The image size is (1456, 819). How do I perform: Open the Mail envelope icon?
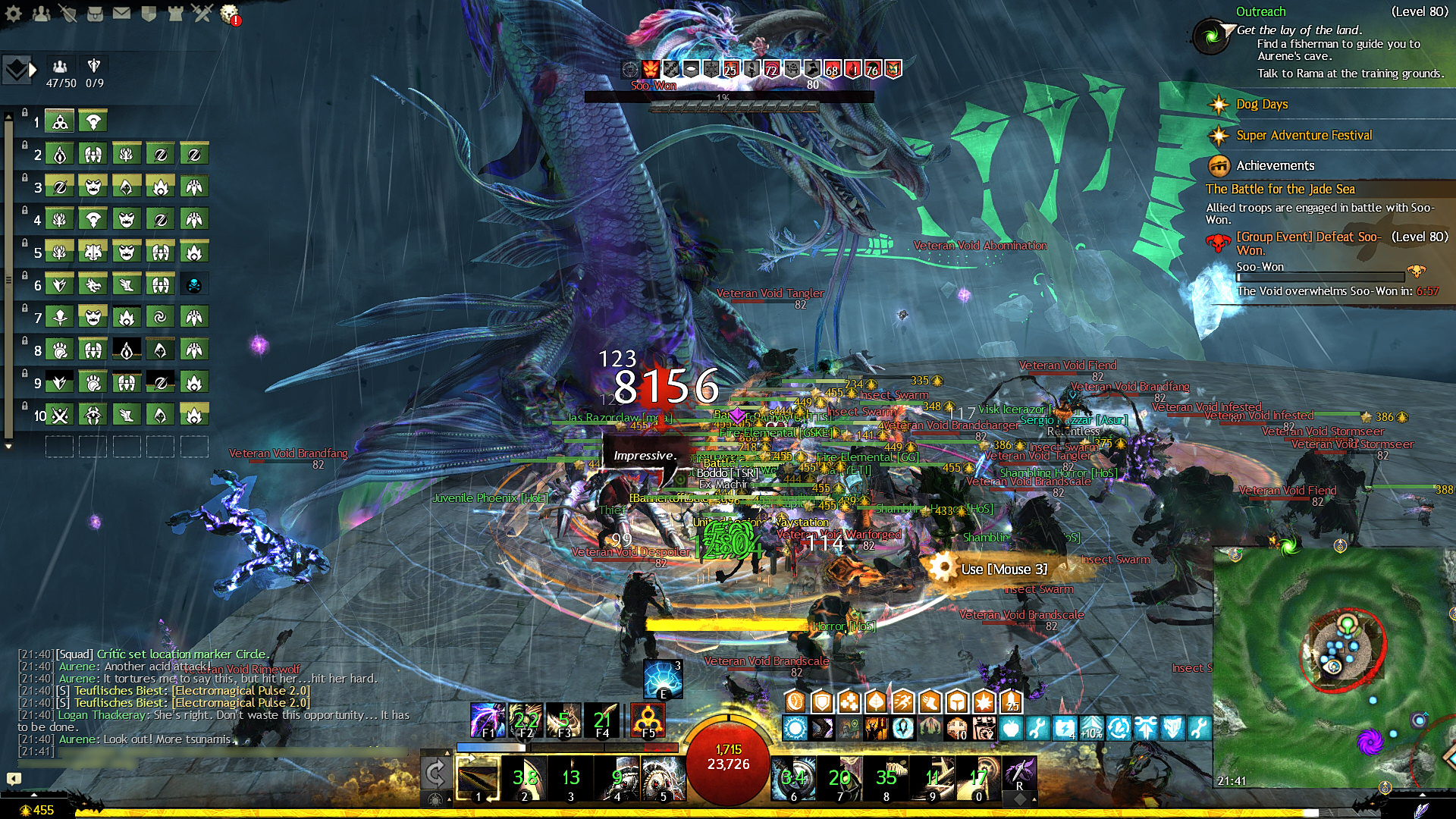[x=121, y=13]
